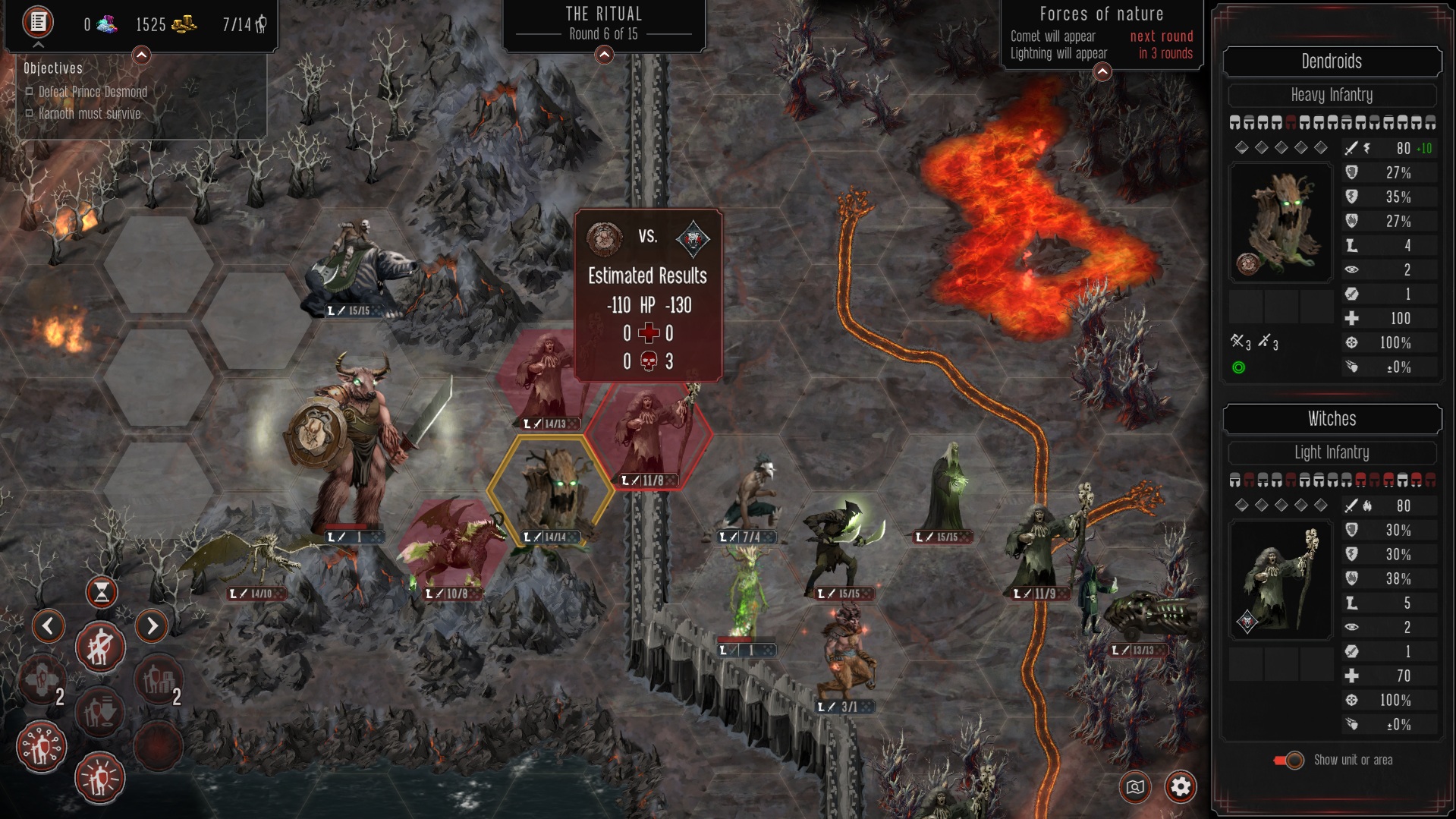Open the gear settings menu
Screen dimensions: 1456x819
tap(1181, 787)
